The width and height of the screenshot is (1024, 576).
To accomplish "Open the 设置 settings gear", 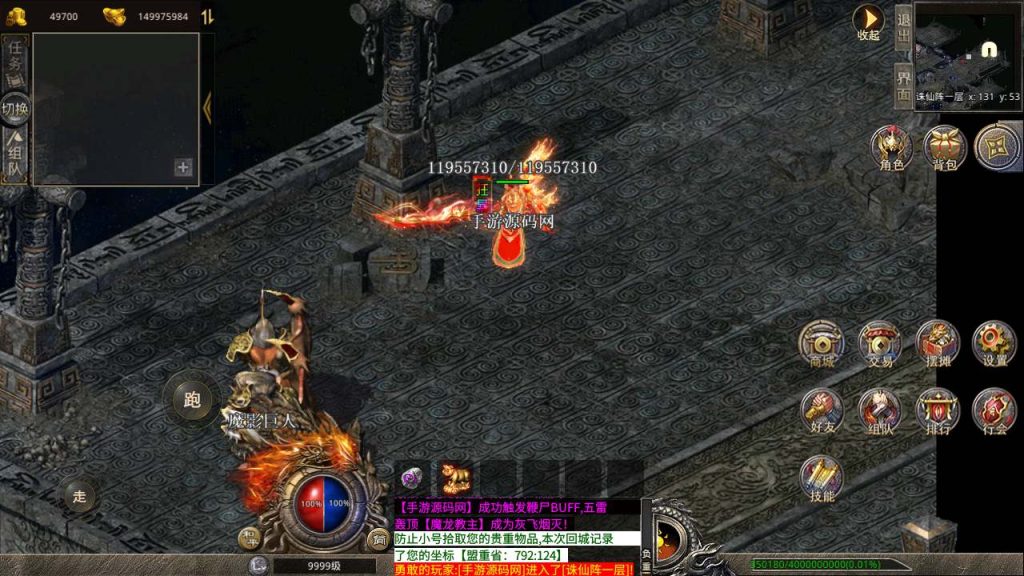I will click(x=994, y=342).
